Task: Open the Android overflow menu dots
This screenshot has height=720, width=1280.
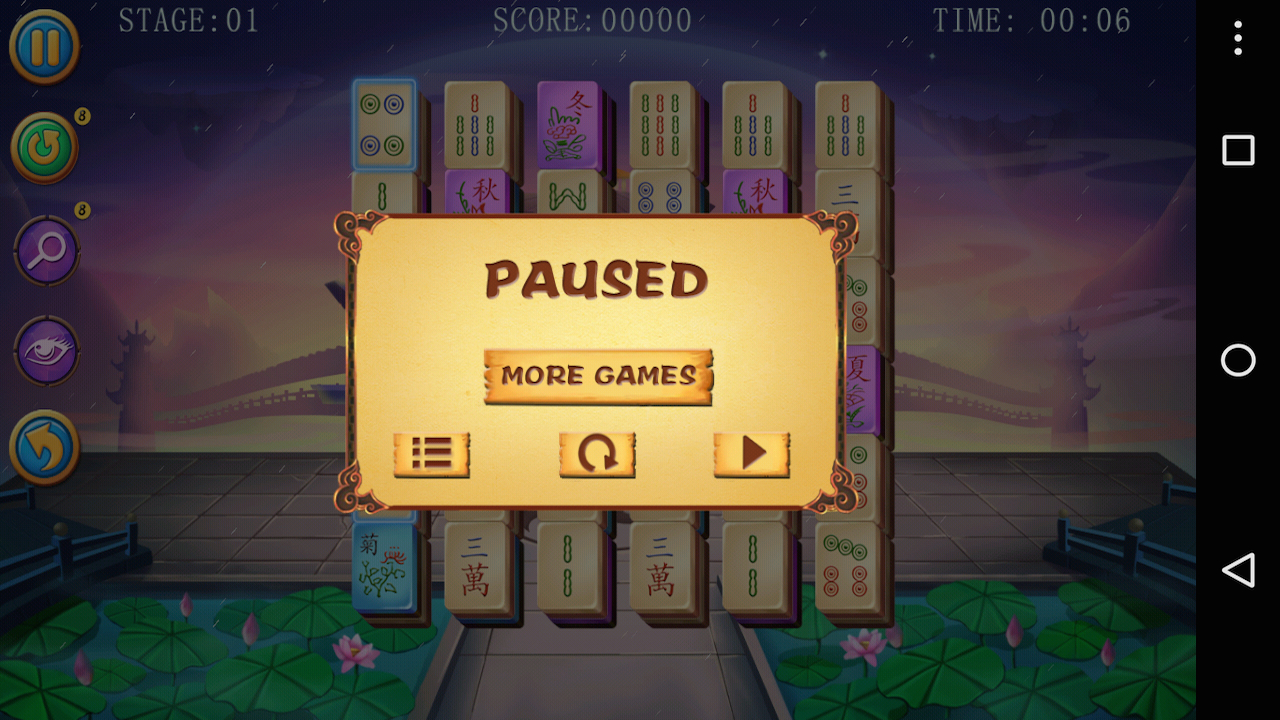Action: click(x=1237, y=38)
